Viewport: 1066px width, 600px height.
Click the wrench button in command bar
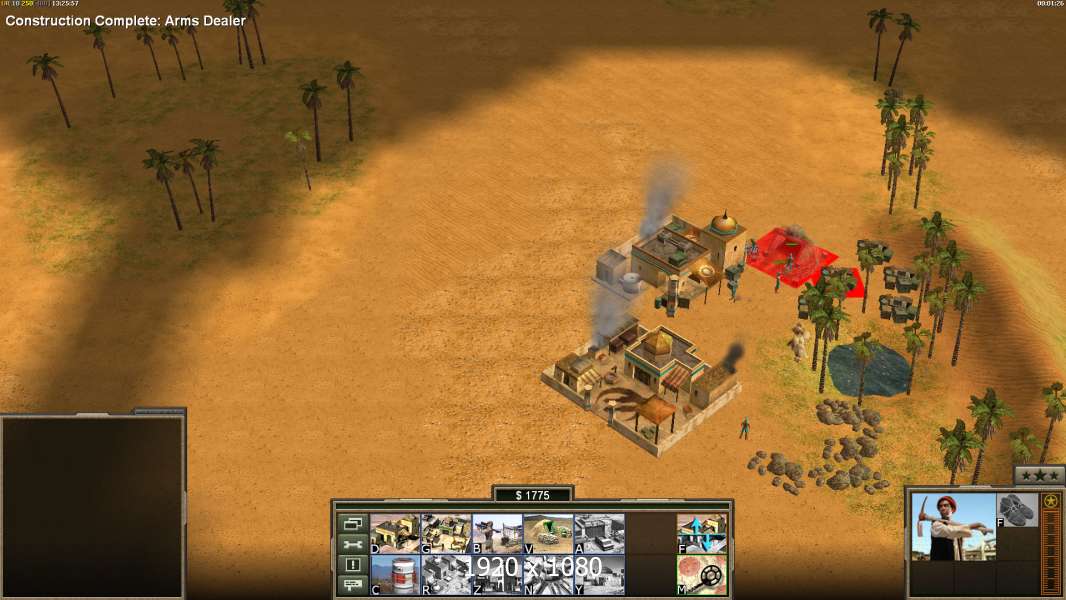tap(352, 544)
